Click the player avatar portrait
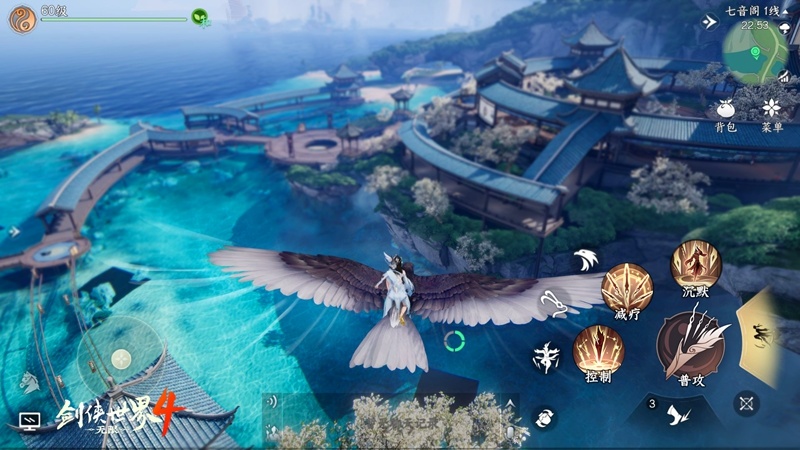The height and width of the screenshot is (450, 800). tap(22, 19)
